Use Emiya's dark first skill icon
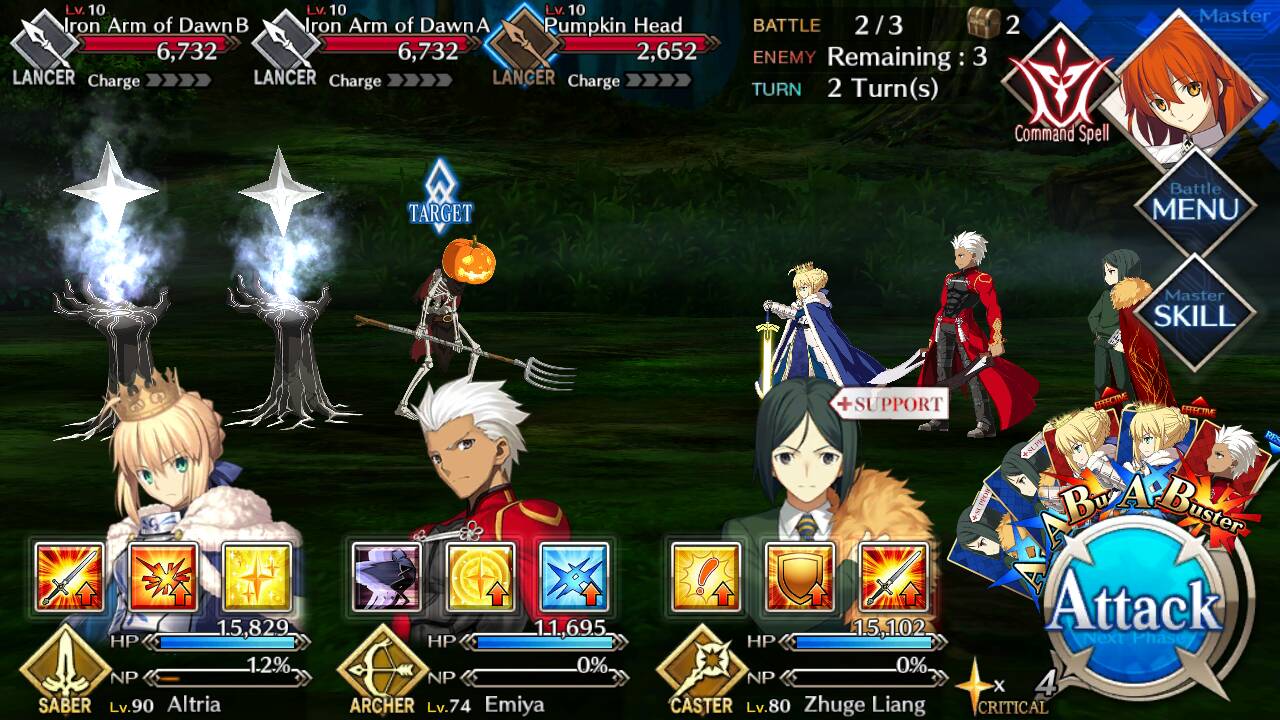This screenshot has width=1280, height=720. coord(387,577)
